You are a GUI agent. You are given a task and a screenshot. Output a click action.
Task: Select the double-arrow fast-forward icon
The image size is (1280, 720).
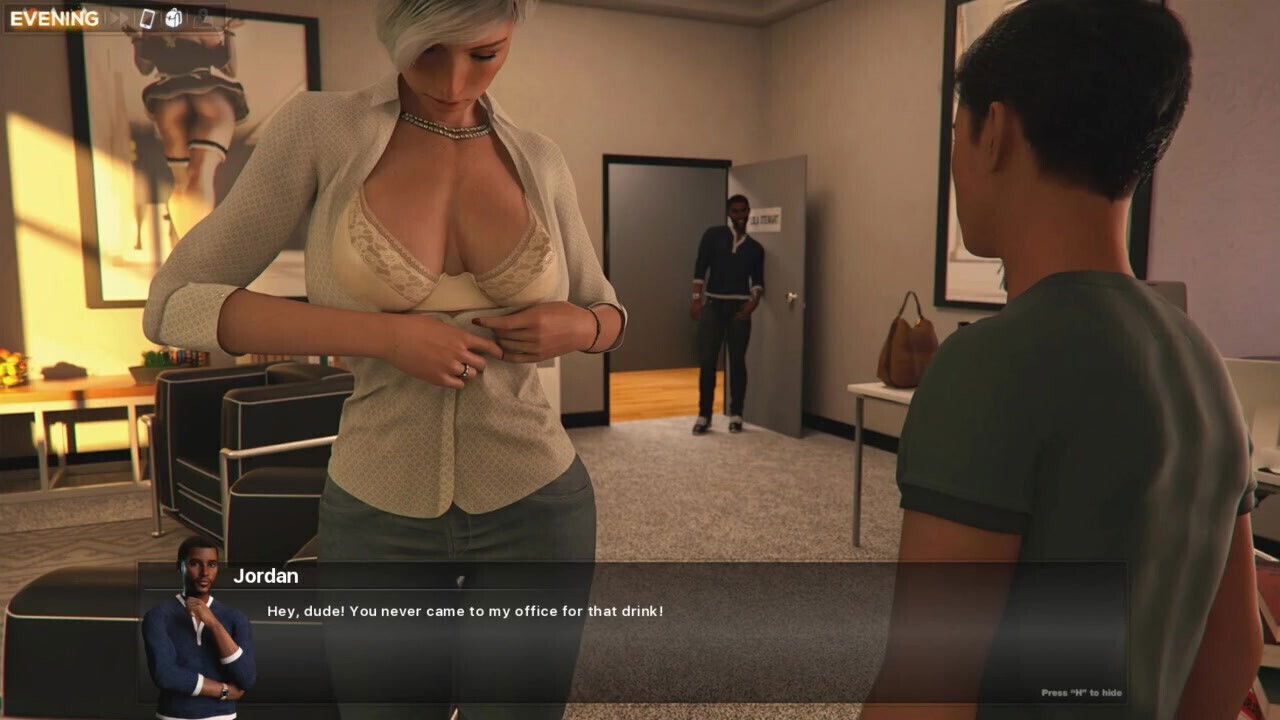(x=118, y=18)
